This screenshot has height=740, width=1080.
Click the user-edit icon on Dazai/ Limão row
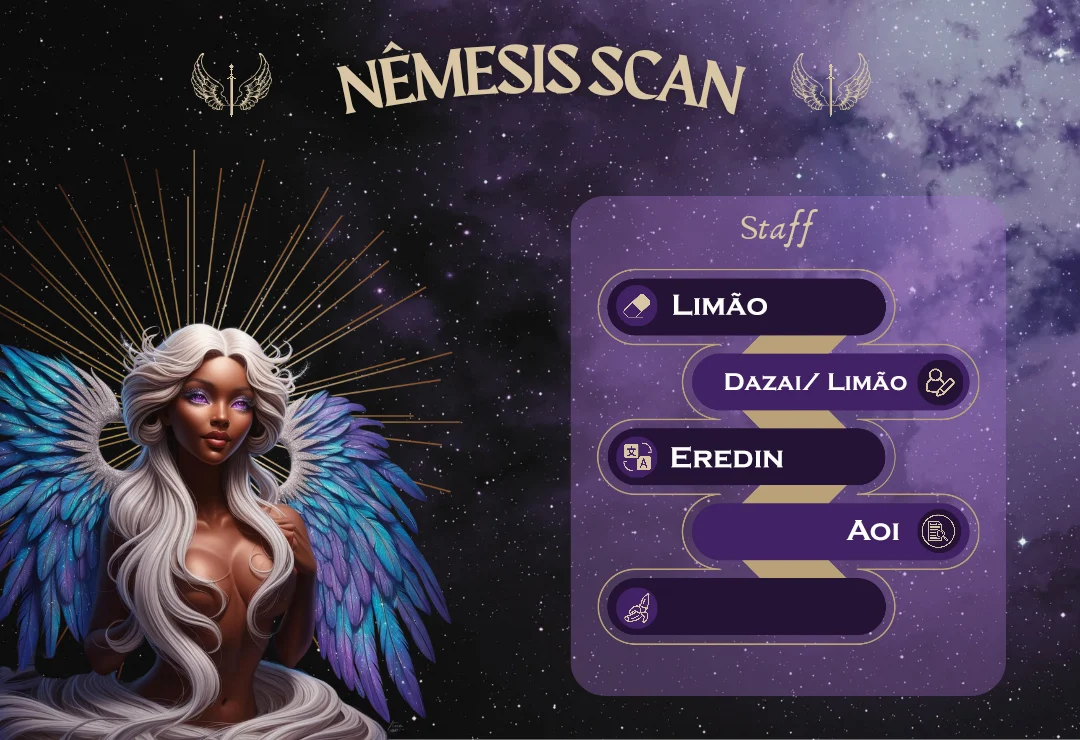(x=939, y=382)
